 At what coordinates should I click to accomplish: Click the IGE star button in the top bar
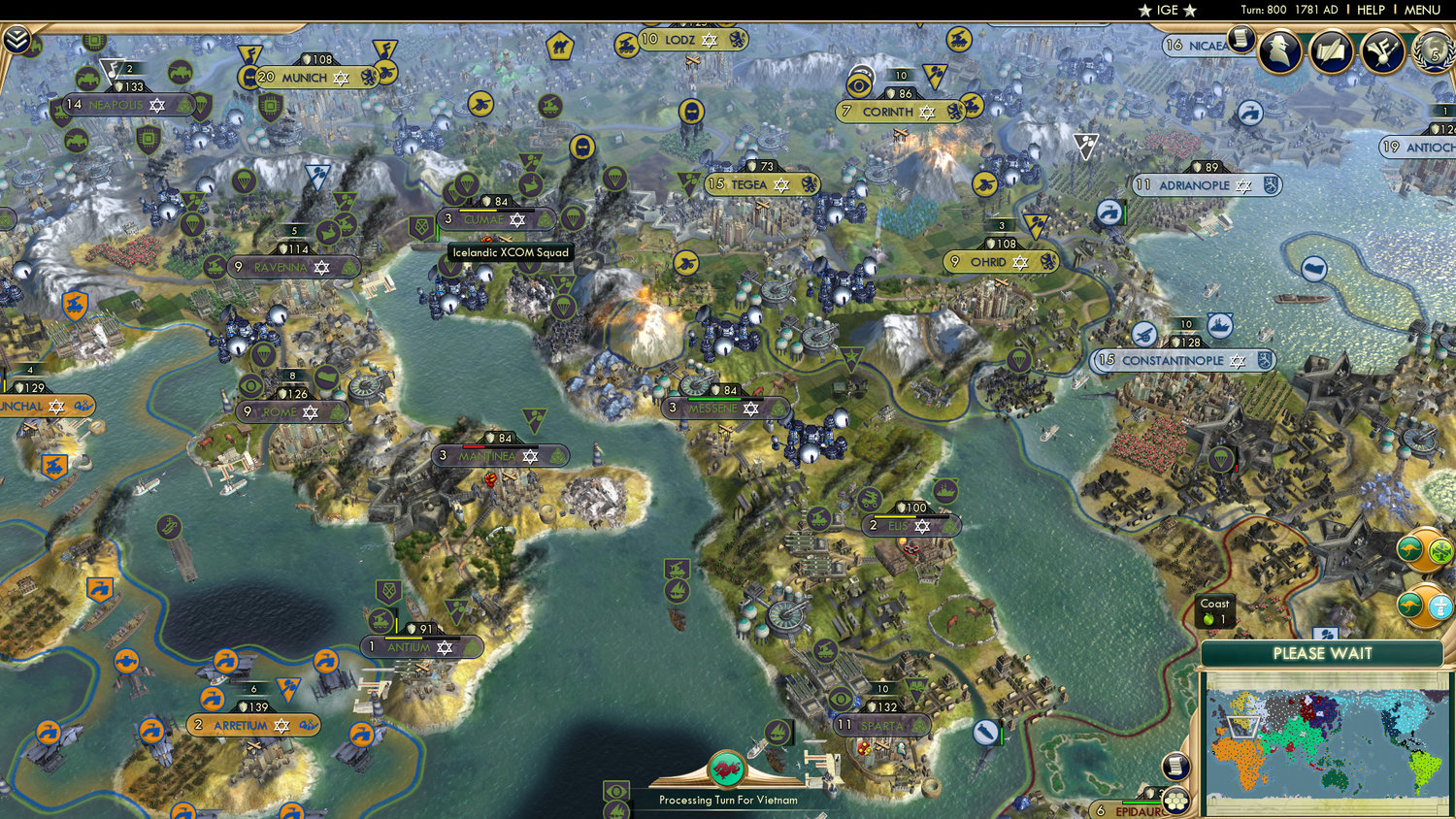1166,11
